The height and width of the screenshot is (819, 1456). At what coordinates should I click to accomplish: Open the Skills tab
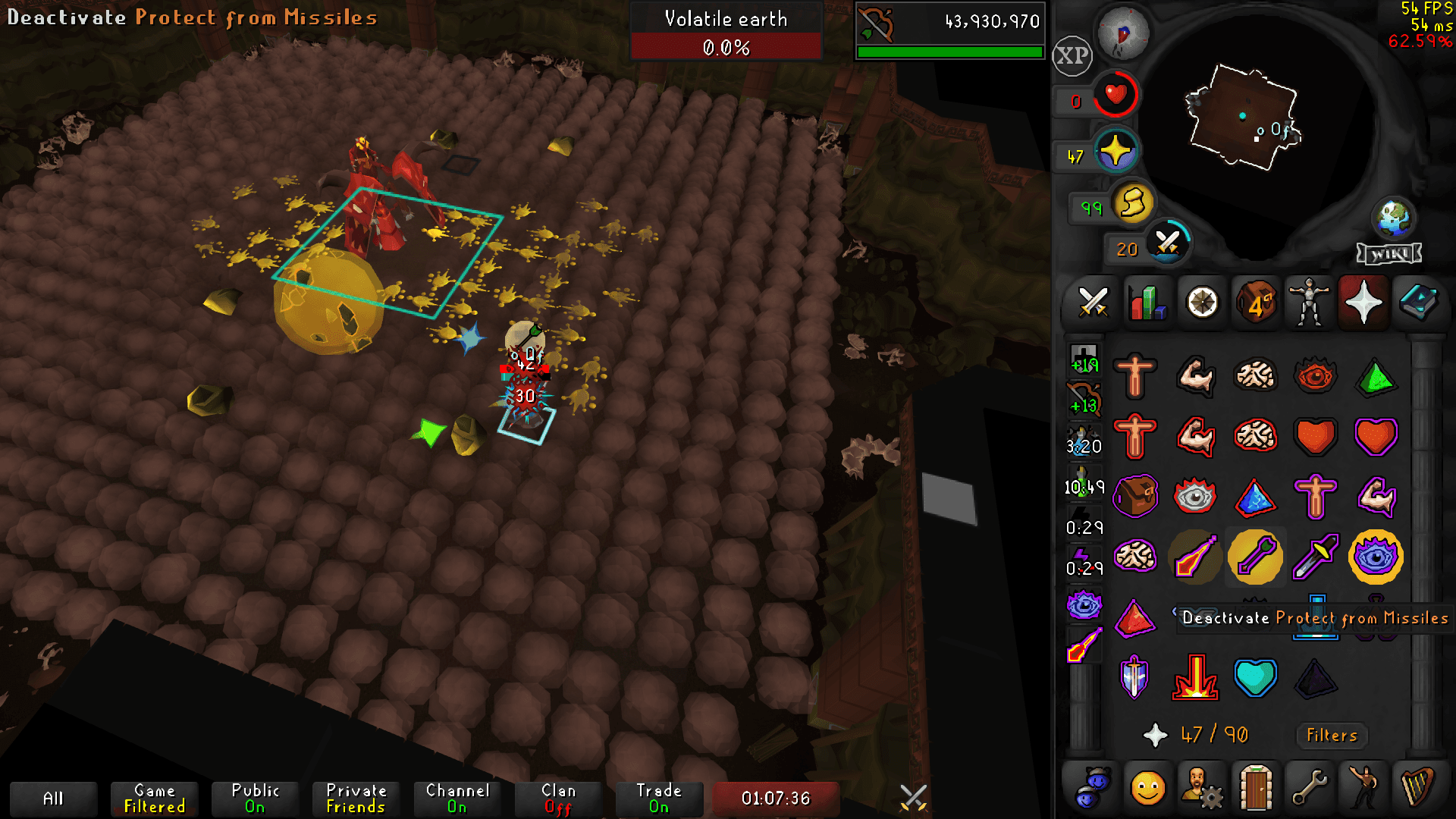[1147, 303]
